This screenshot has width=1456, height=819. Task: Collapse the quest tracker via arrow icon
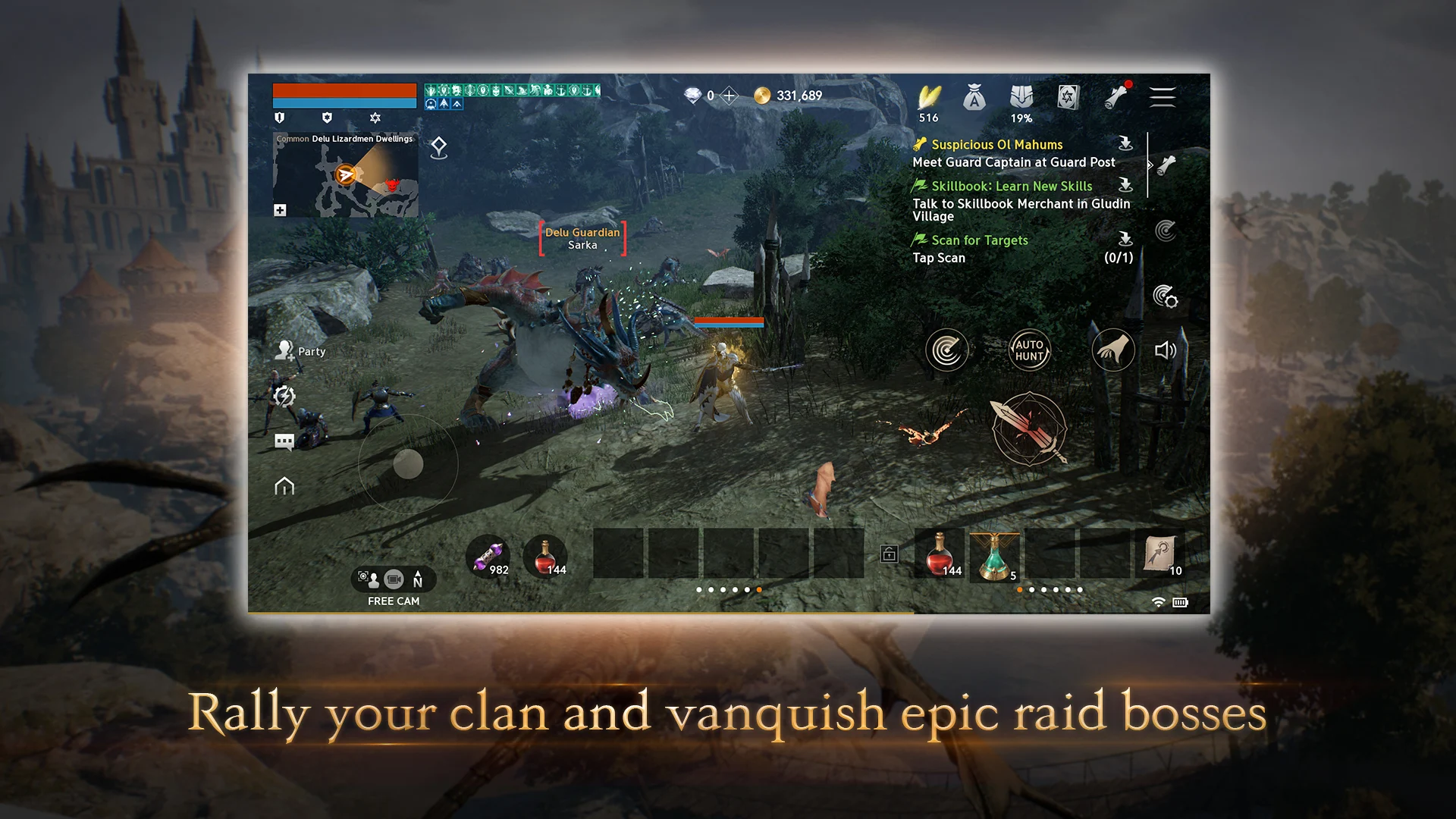1150,165
